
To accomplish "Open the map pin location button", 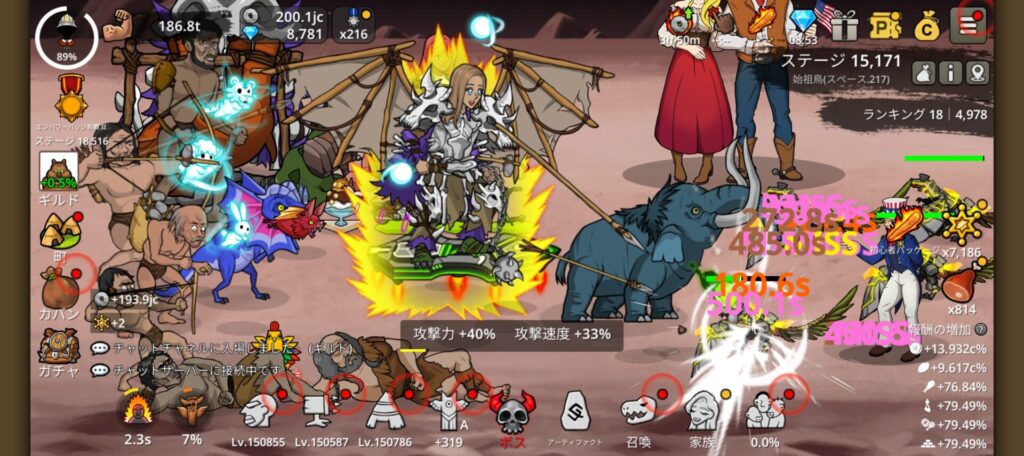I will click(976, 72).
